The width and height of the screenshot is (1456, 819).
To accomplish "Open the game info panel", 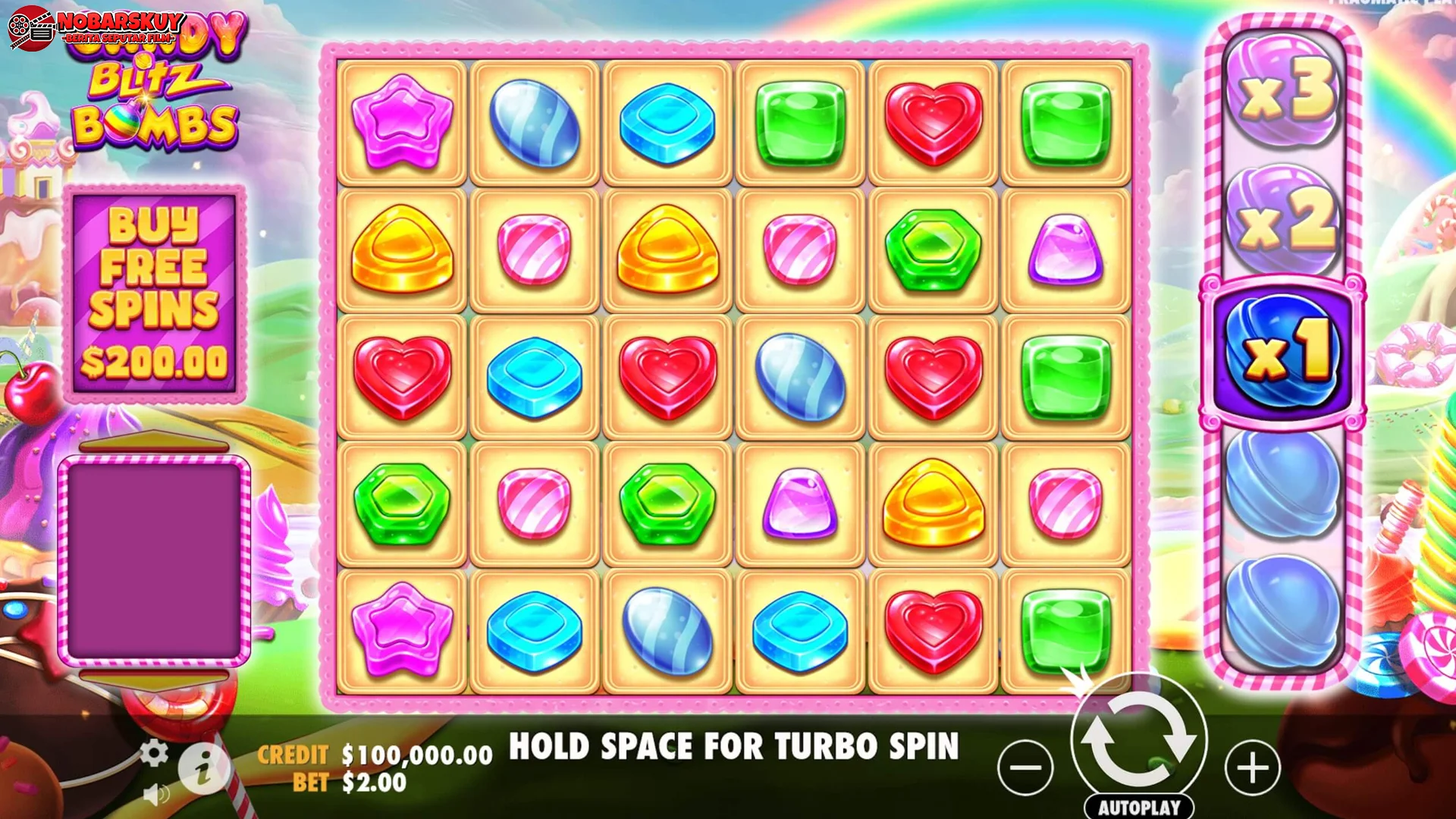I will point(203,766).
